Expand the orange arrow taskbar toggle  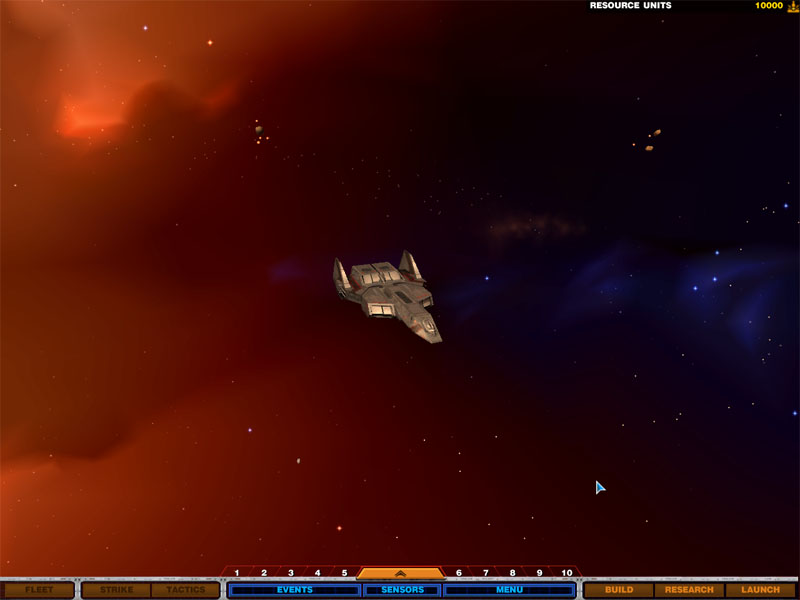click(x=400, y=573)
